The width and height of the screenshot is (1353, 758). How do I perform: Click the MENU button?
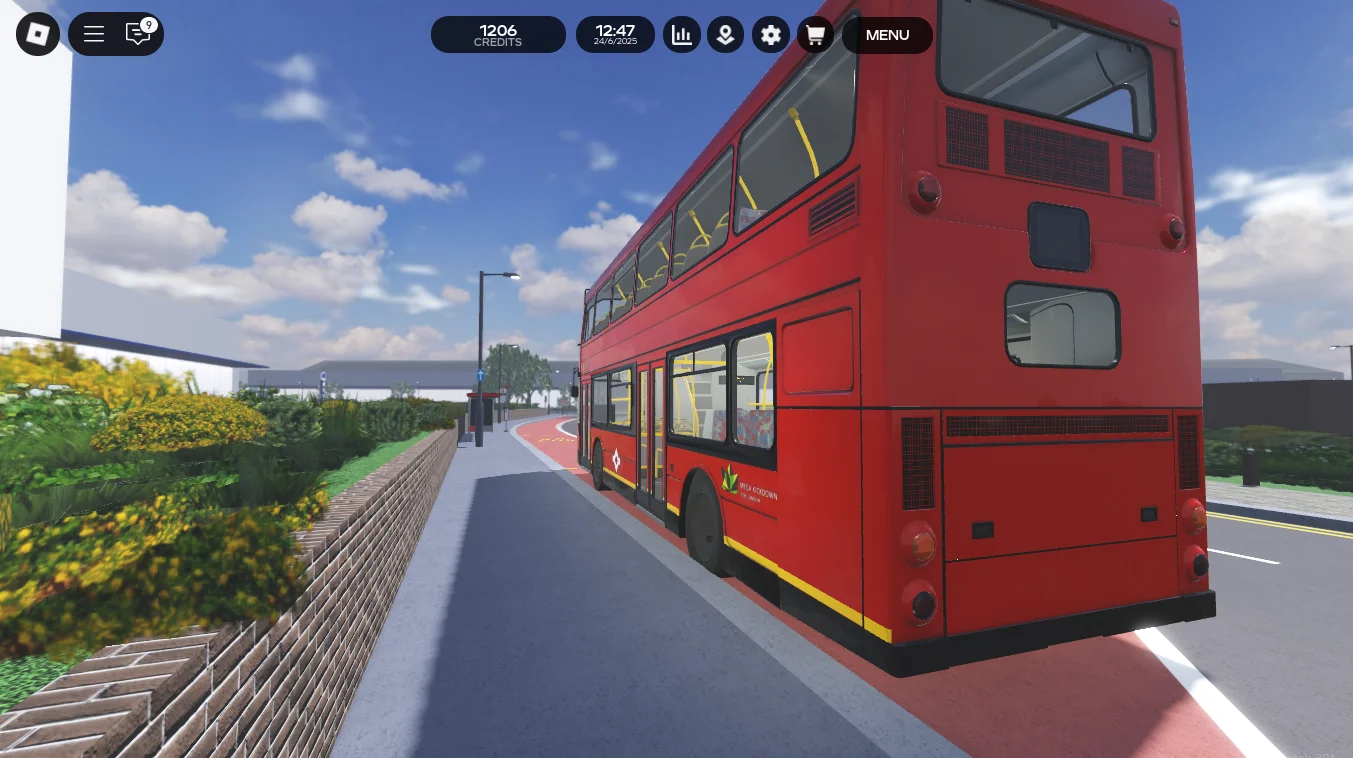click(887, 35)
